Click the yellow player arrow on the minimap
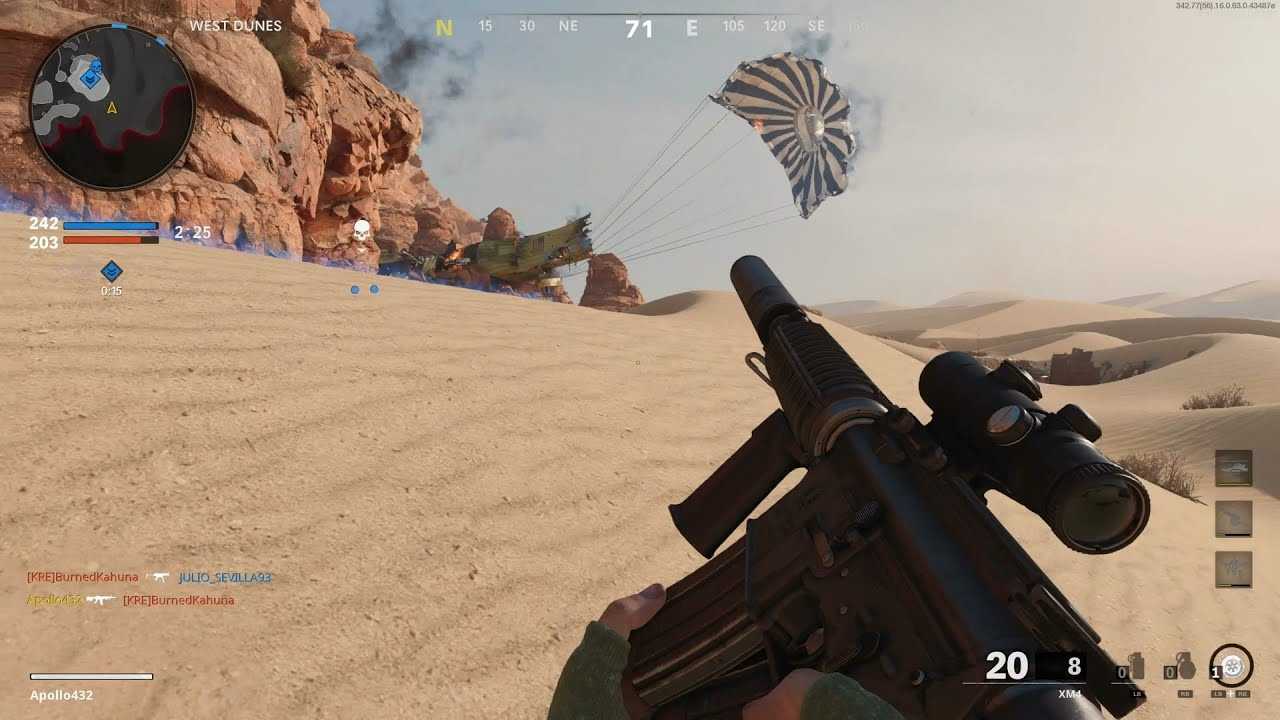 (112, 107)
